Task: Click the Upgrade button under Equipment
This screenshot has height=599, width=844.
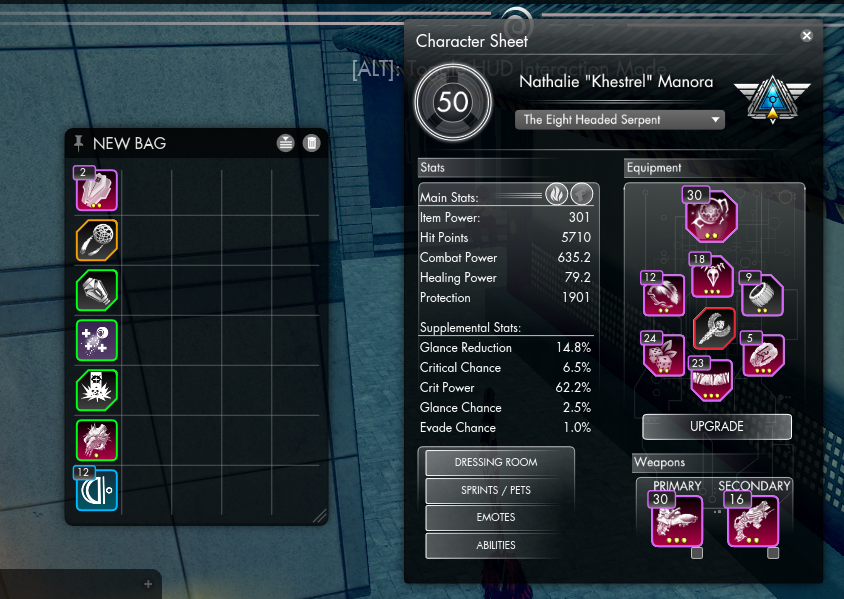Action: (x=716, y=426)
